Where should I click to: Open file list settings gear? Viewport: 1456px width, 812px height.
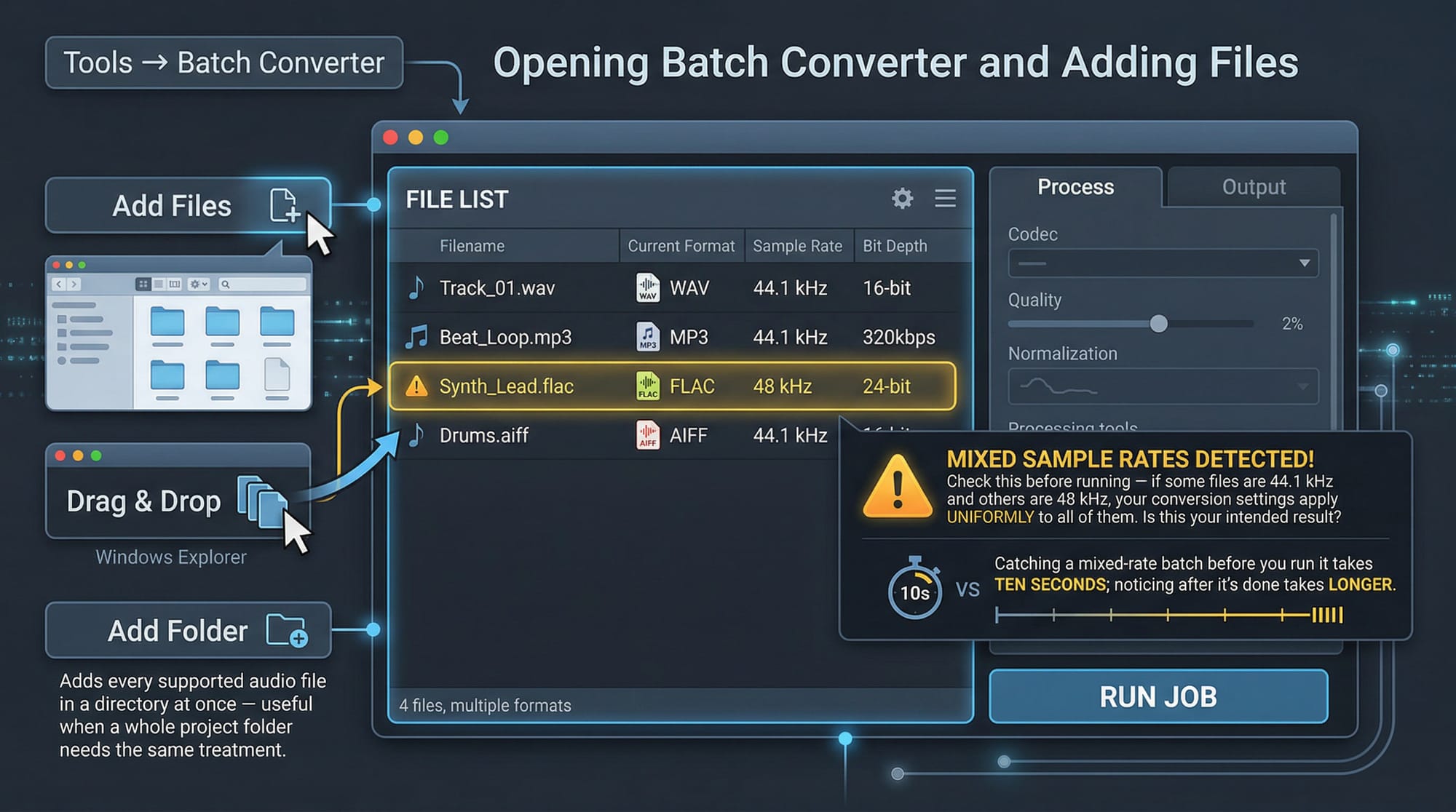[902, 199]
